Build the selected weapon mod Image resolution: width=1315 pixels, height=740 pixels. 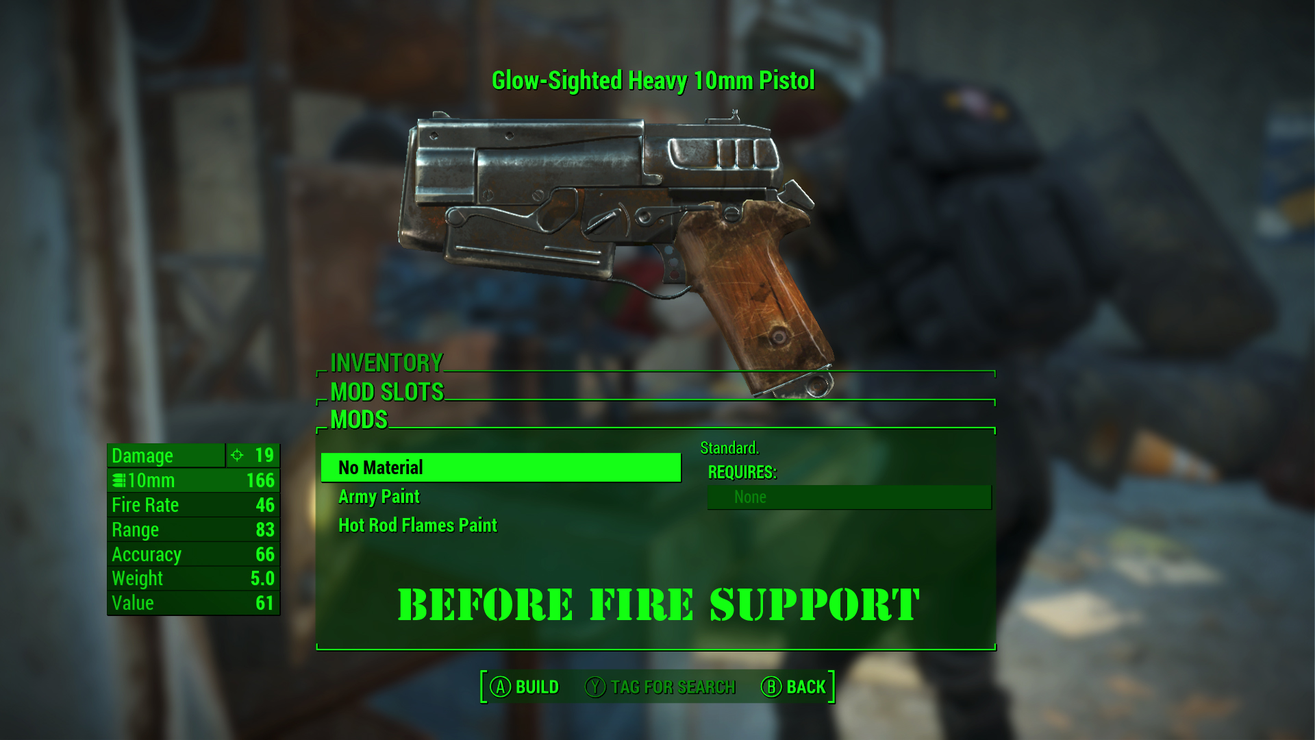tap(525, 687)
